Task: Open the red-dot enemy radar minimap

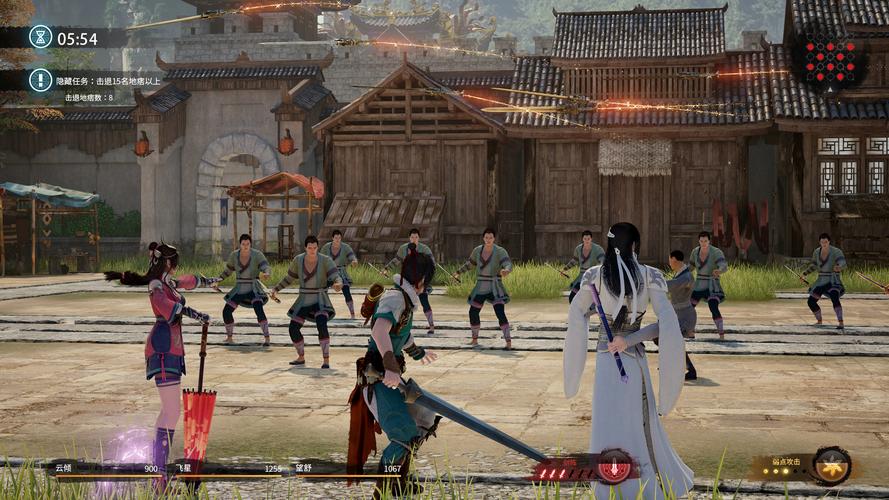Action: click(x=829, y=60)
